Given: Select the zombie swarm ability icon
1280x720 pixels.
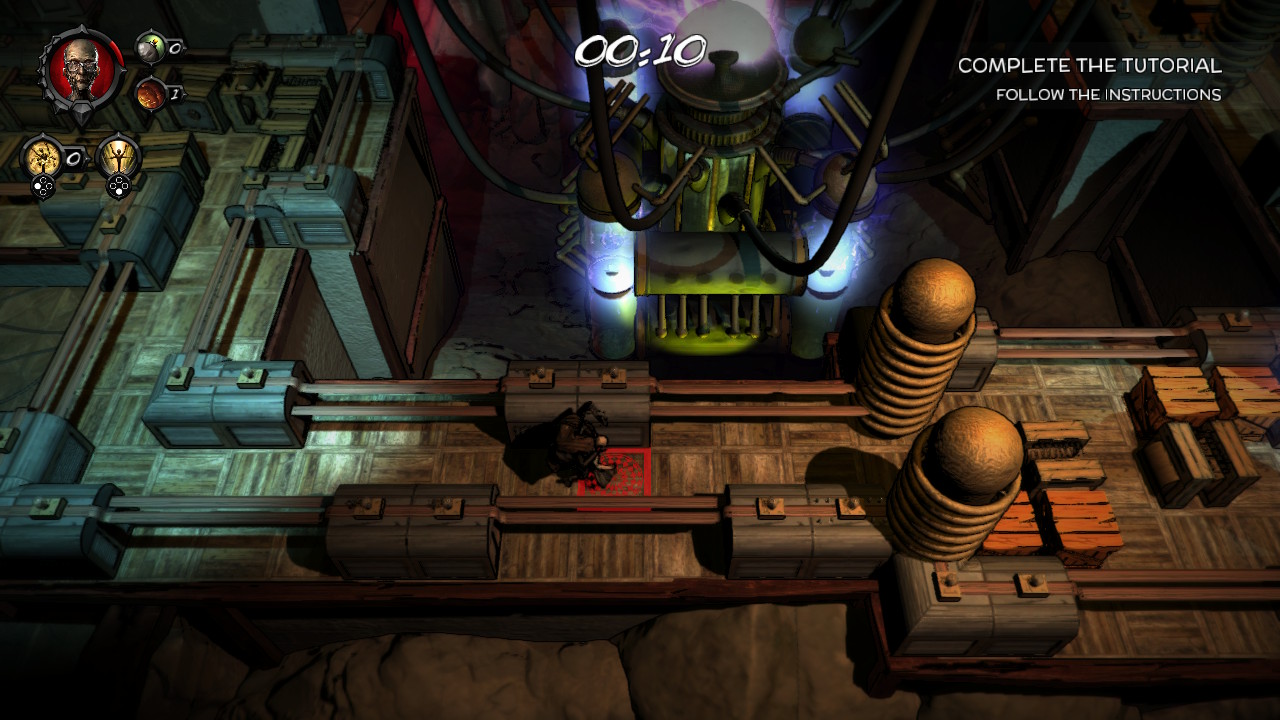Looking at the screenshot, I should coord(44,156).
